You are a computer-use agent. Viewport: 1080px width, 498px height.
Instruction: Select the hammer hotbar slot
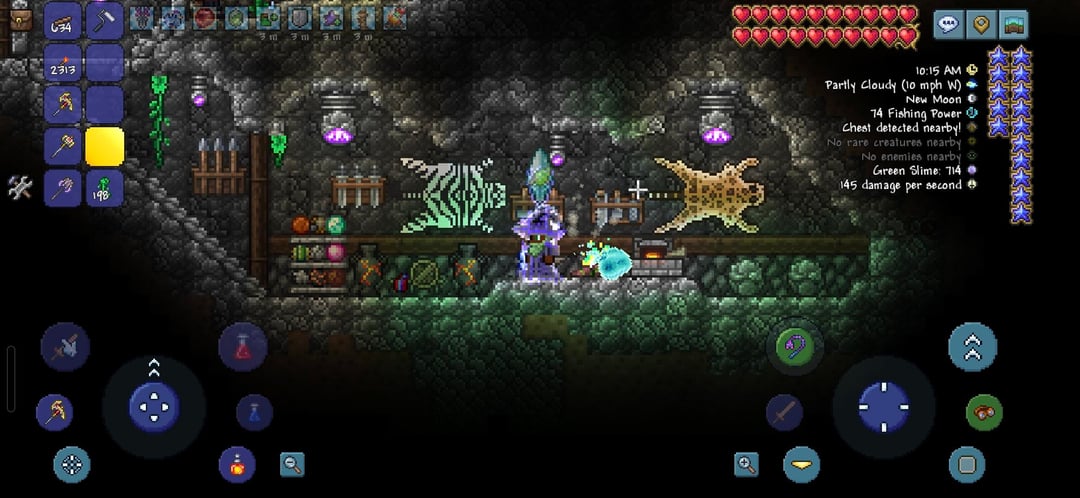coord(63,147)
